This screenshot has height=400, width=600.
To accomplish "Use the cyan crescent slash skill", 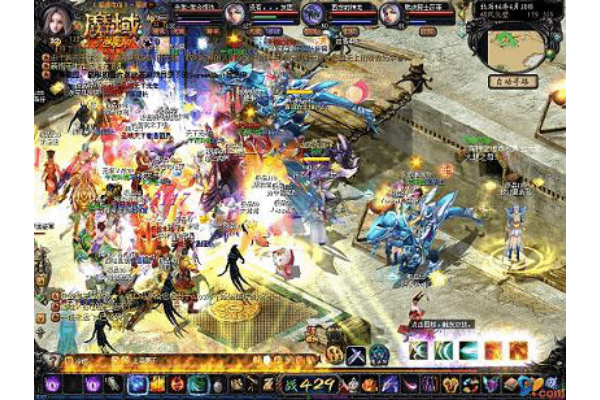I will coord(469,351).
